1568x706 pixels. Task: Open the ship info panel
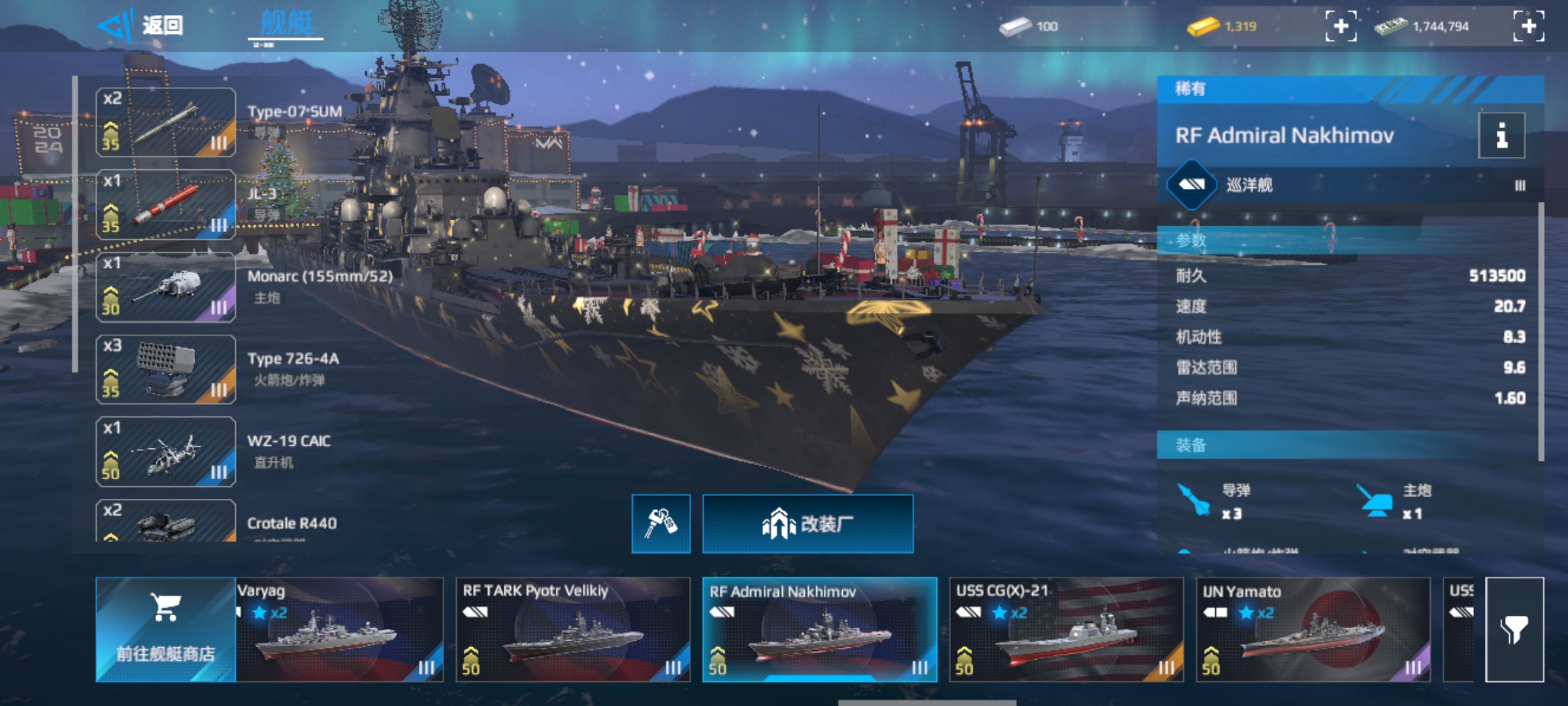(1501, 135)
